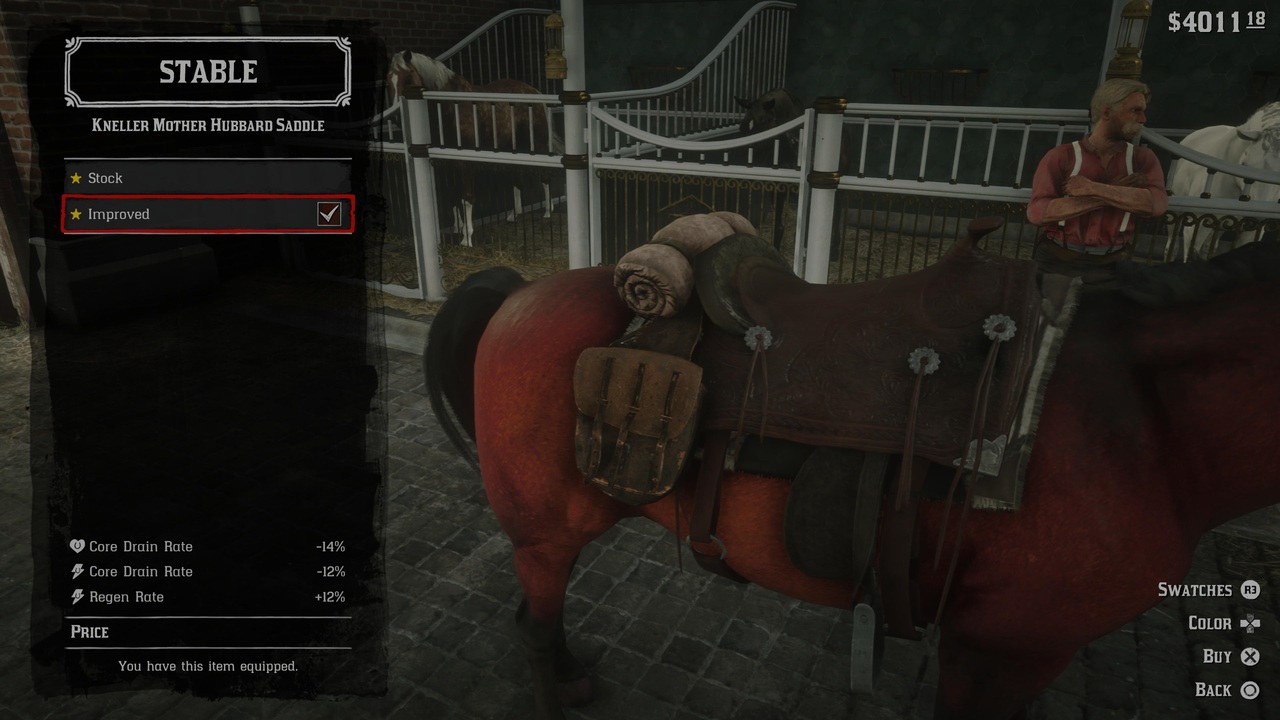Click the star icon beside Improved
Screen dimensions: 1280x720
pos(78,214)
